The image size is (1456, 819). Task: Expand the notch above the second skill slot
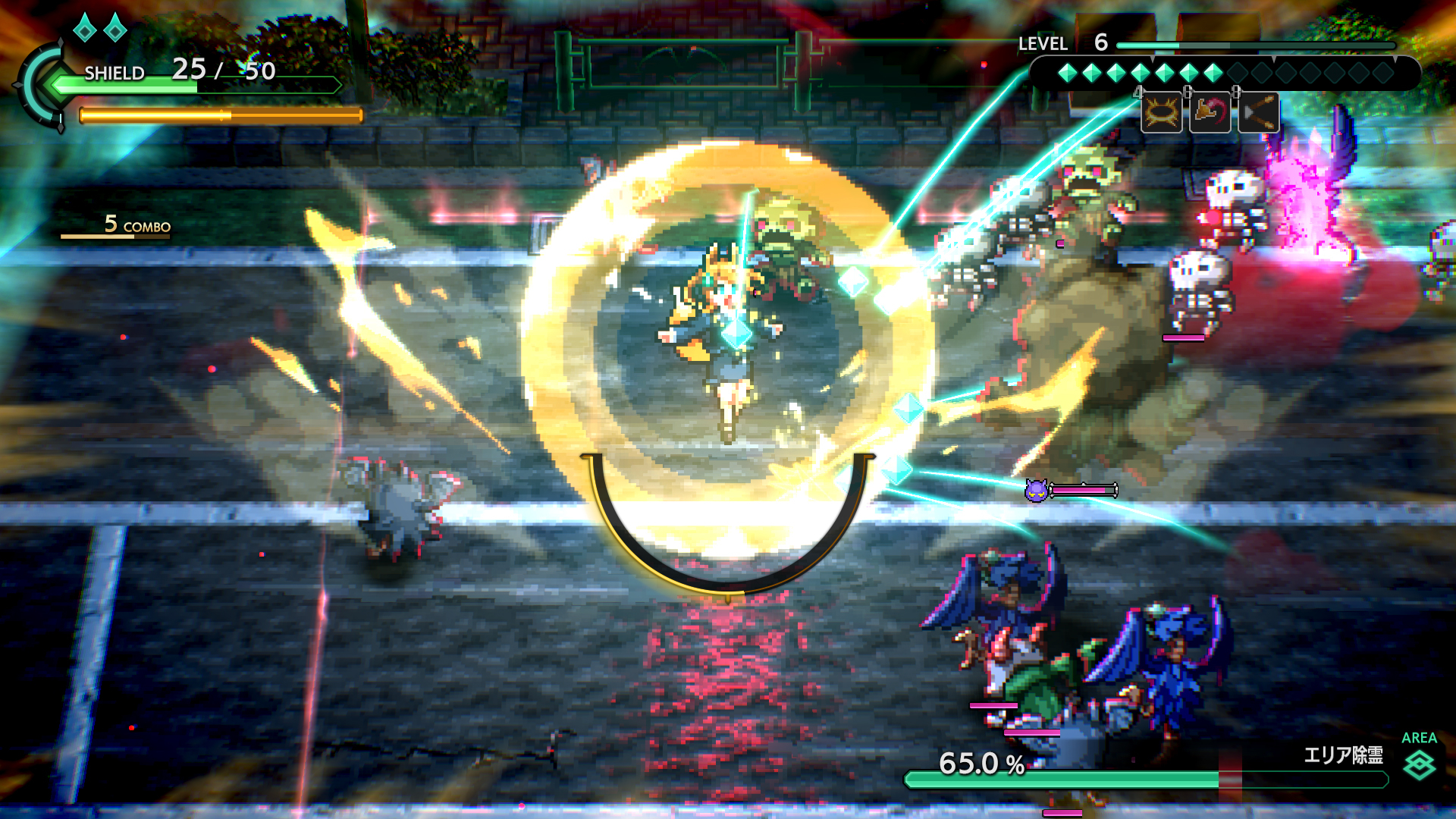click(1273, 58)
